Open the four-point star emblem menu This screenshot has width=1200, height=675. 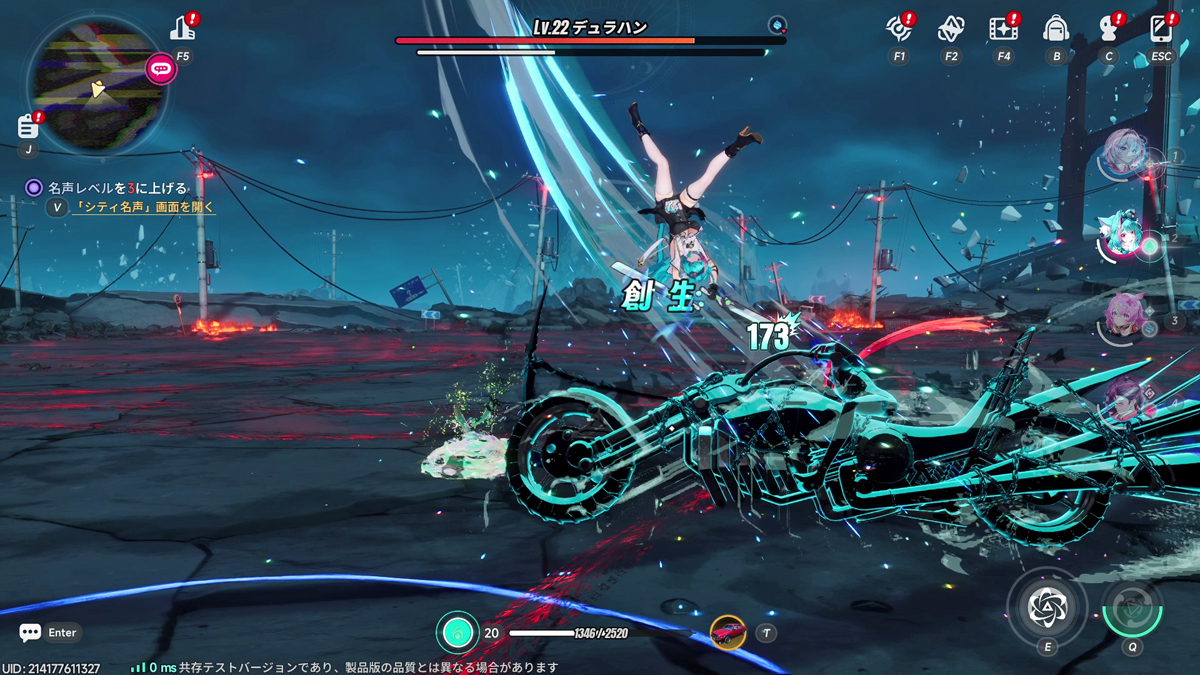pyautogui.click(x=951, y=28)
